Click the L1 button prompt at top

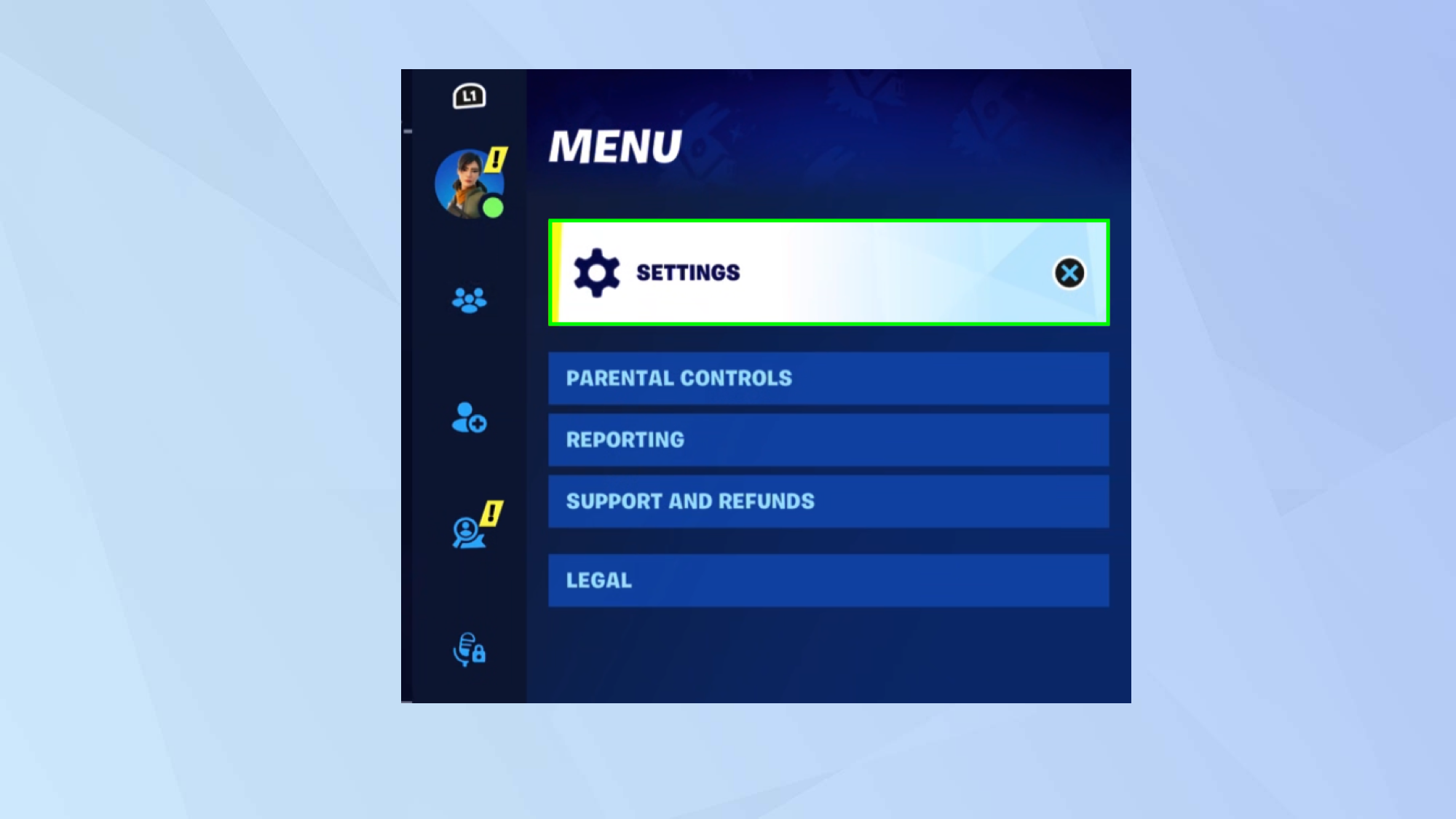point(468,95)
